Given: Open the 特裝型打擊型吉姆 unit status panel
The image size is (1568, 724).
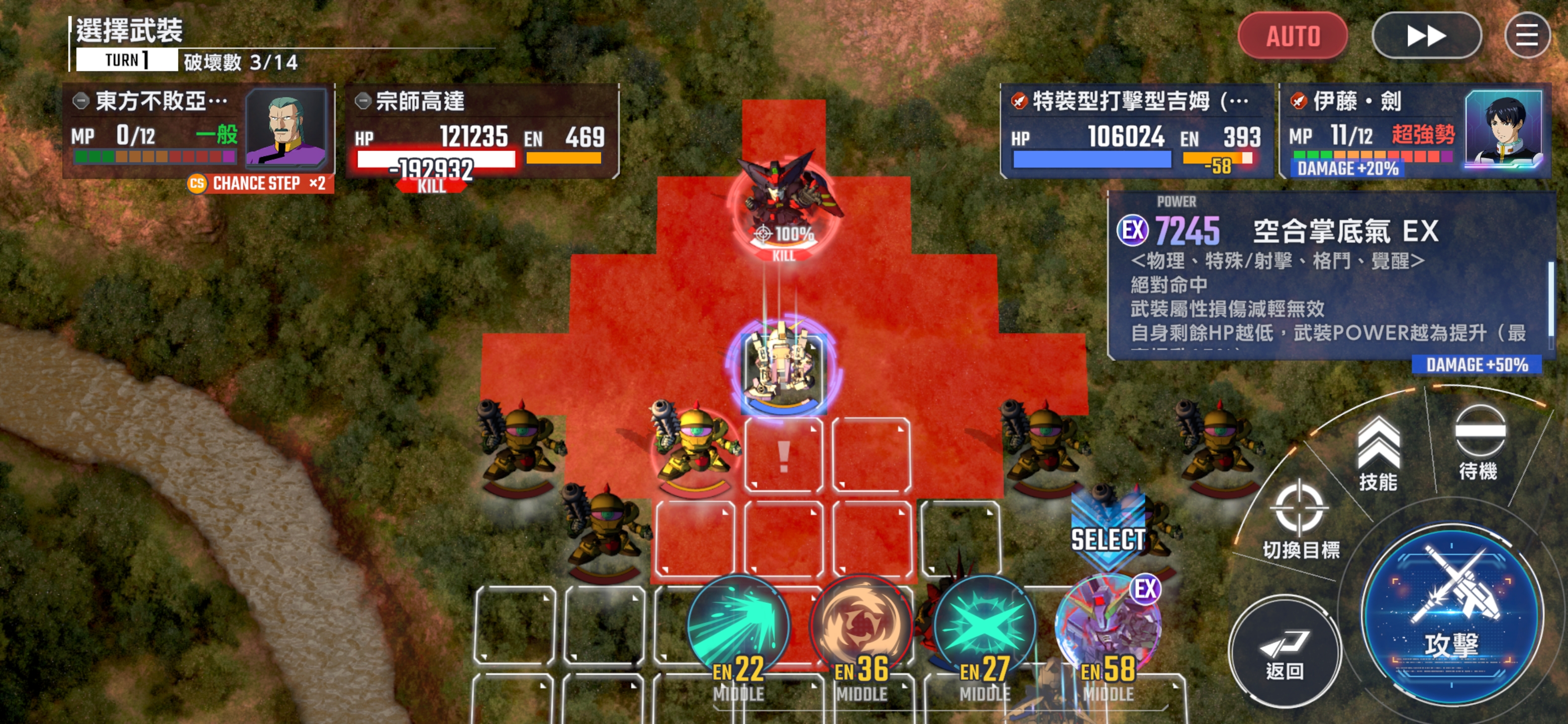Looking at the screenshot, I should coord(1136,130).
